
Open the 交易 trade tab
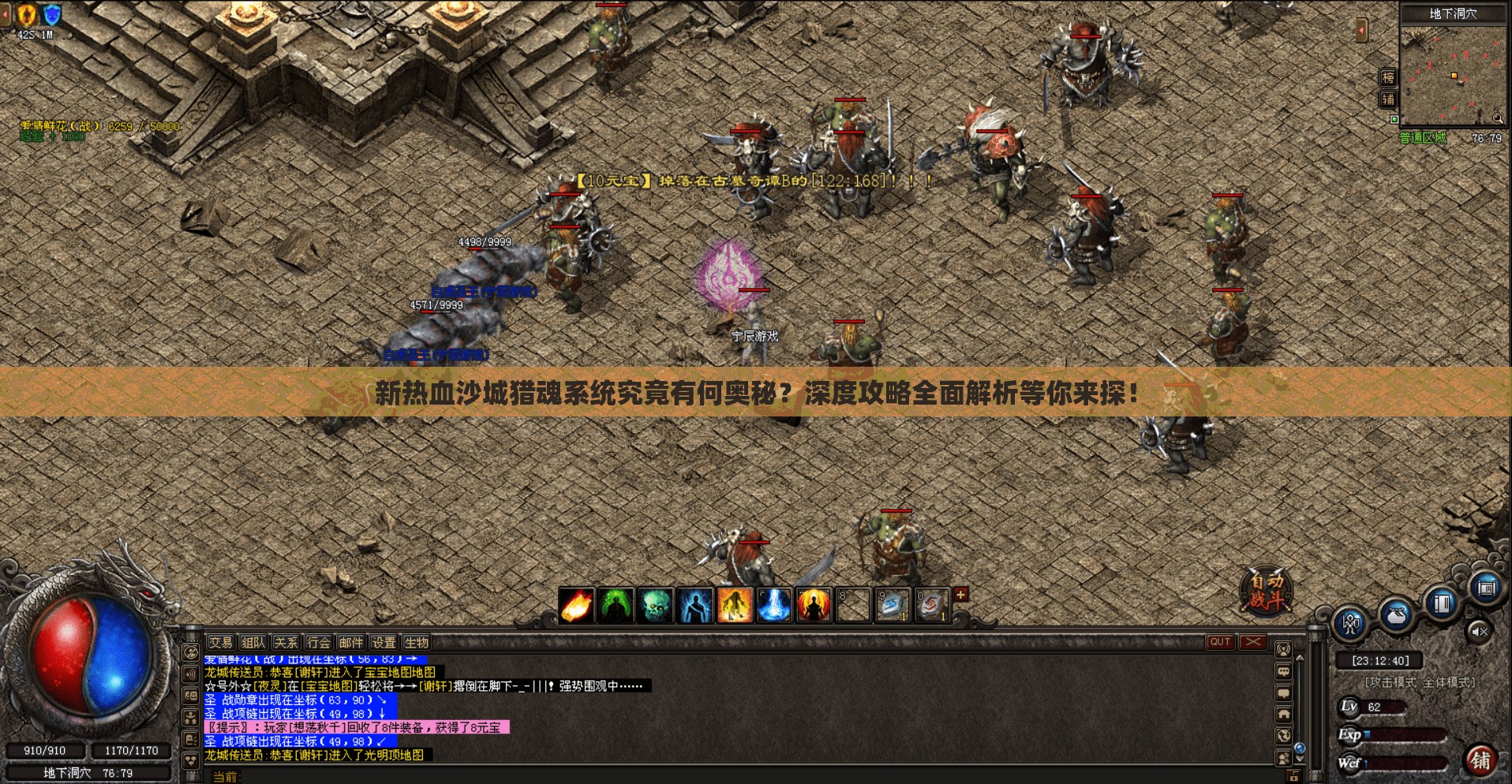pos(221,642)
